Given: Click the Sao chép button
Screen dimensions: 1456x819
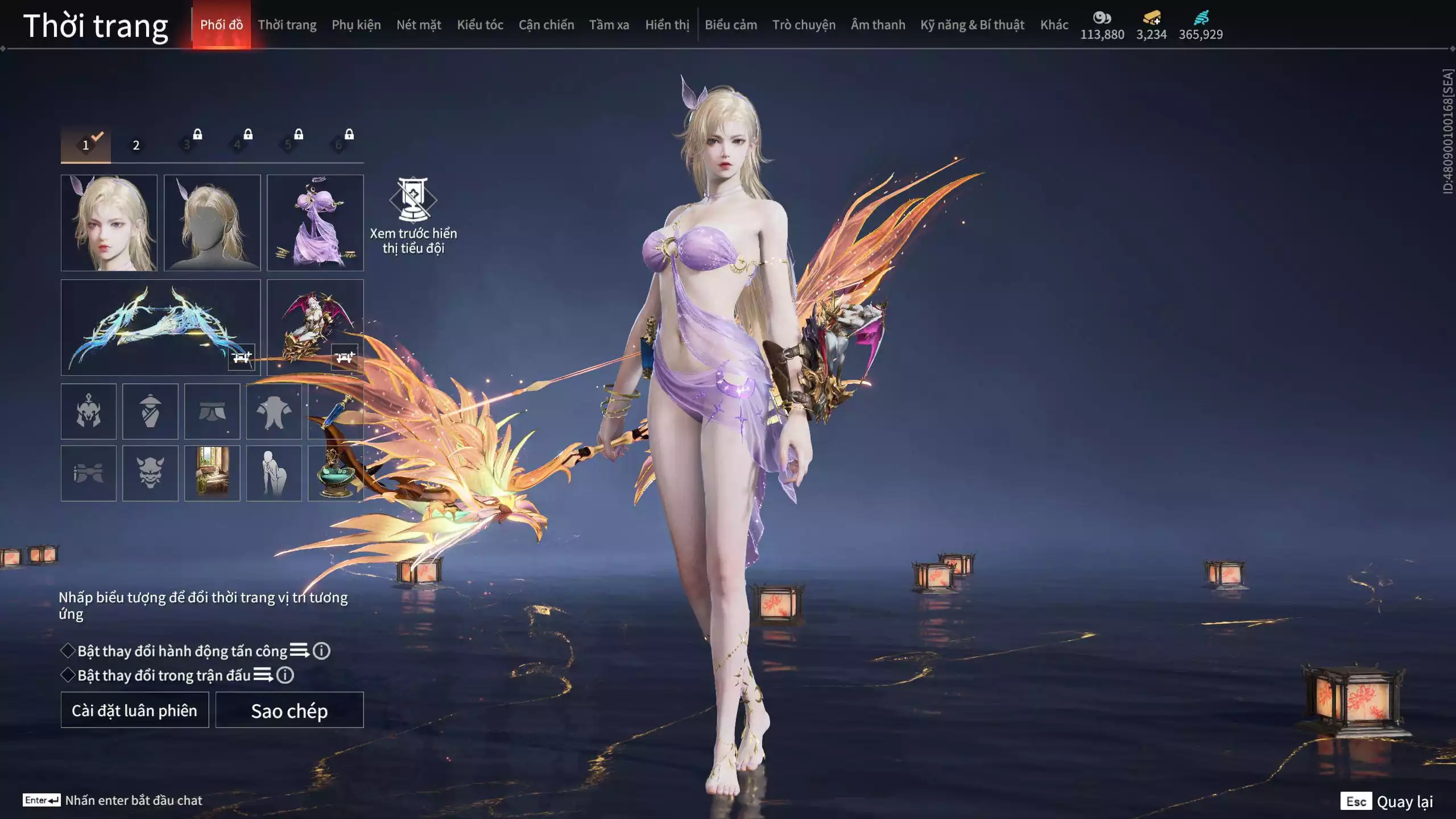Looking at the screenshot, I should (289, 710).
